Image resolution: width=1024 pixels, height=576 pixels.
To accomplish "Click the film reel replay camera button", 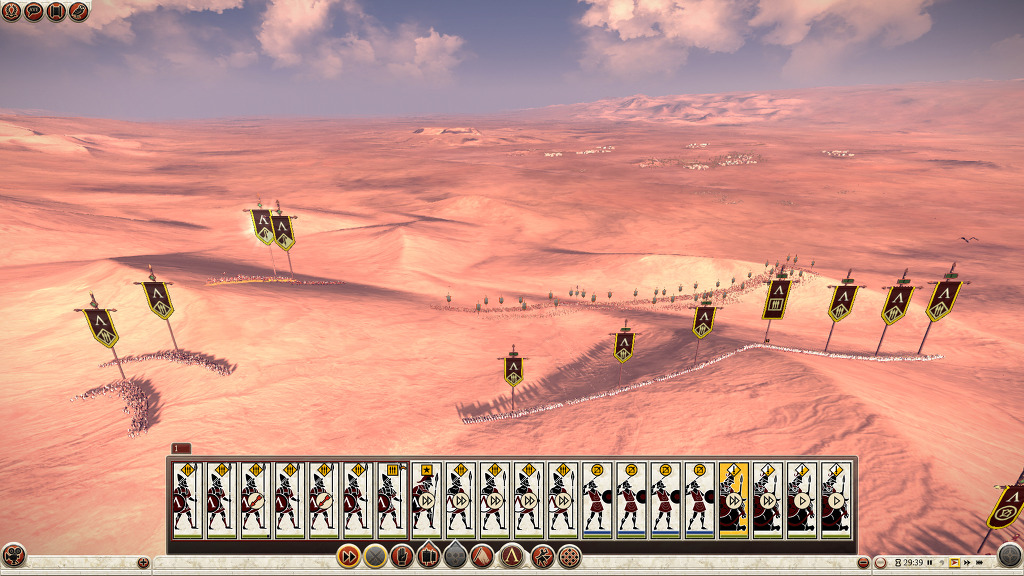I will coord(13,555).
